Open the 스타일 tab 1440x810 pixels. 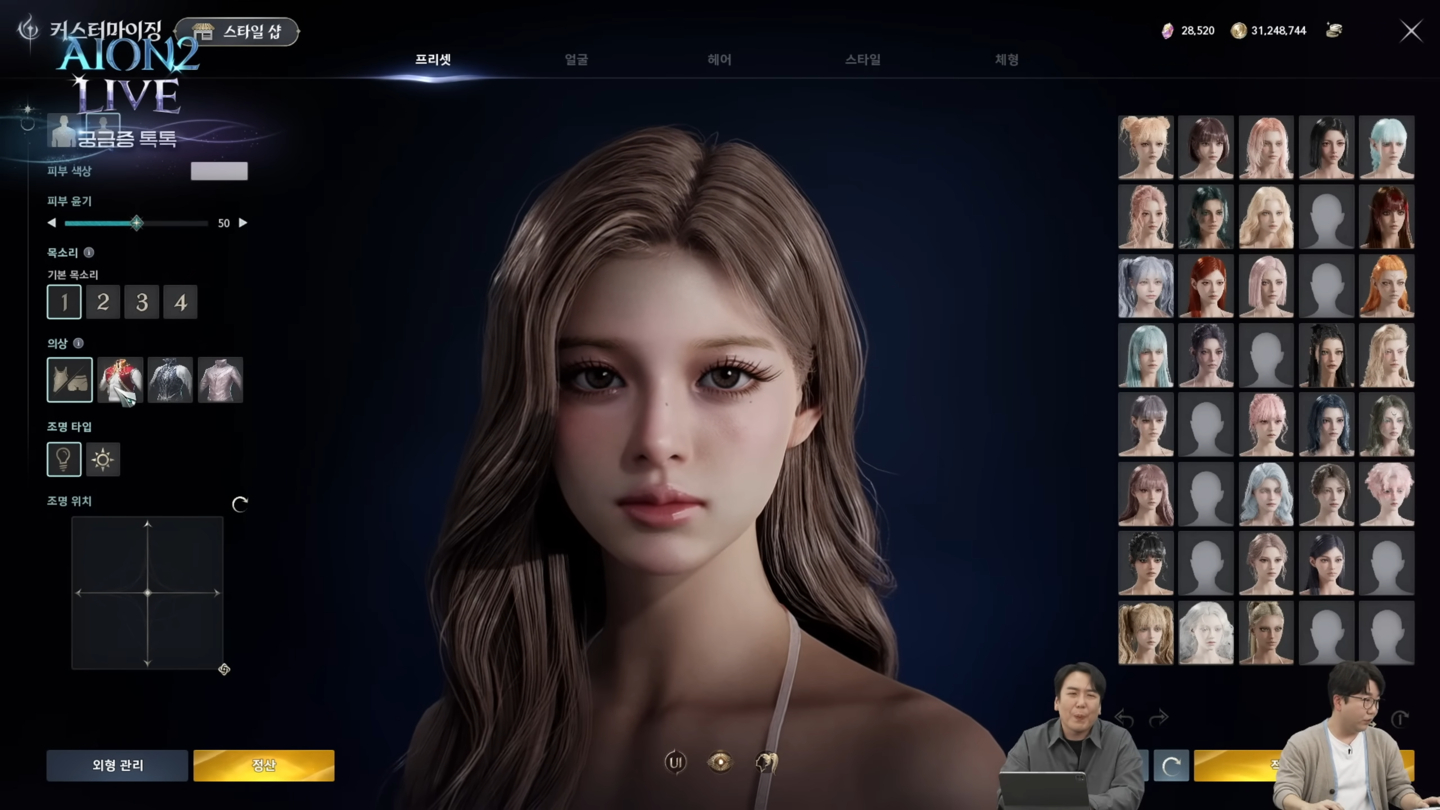pos(862,60)
